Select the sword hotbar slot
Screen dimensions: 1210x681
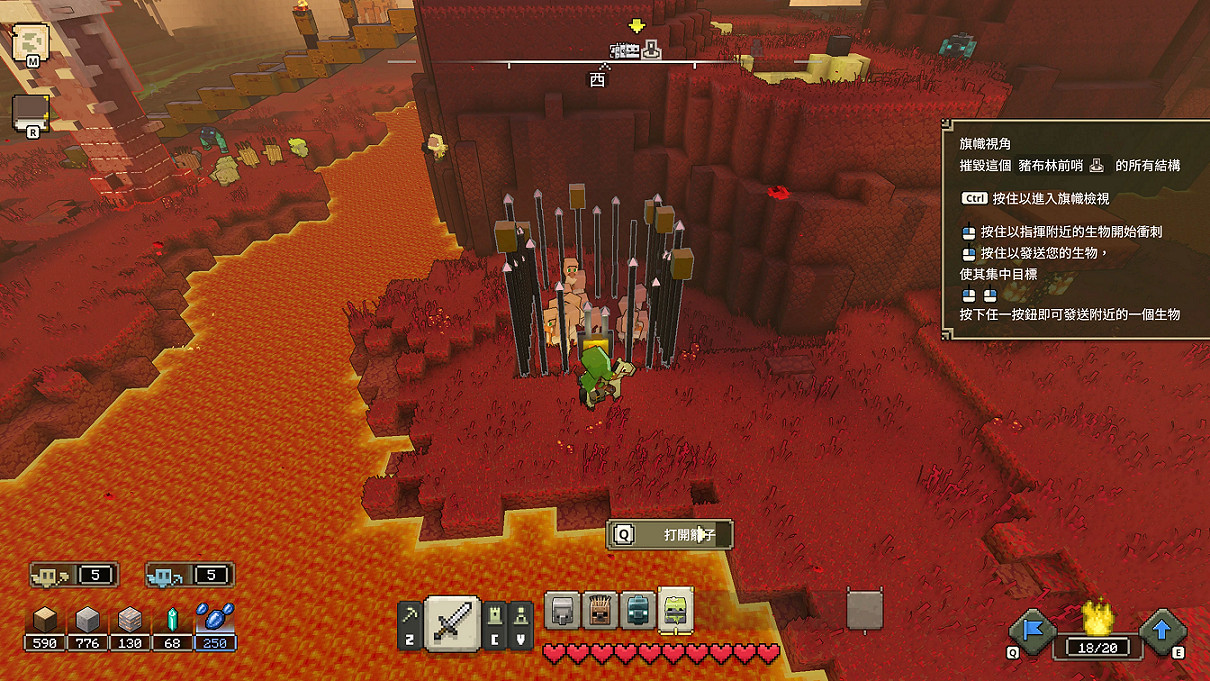point(453,622)
